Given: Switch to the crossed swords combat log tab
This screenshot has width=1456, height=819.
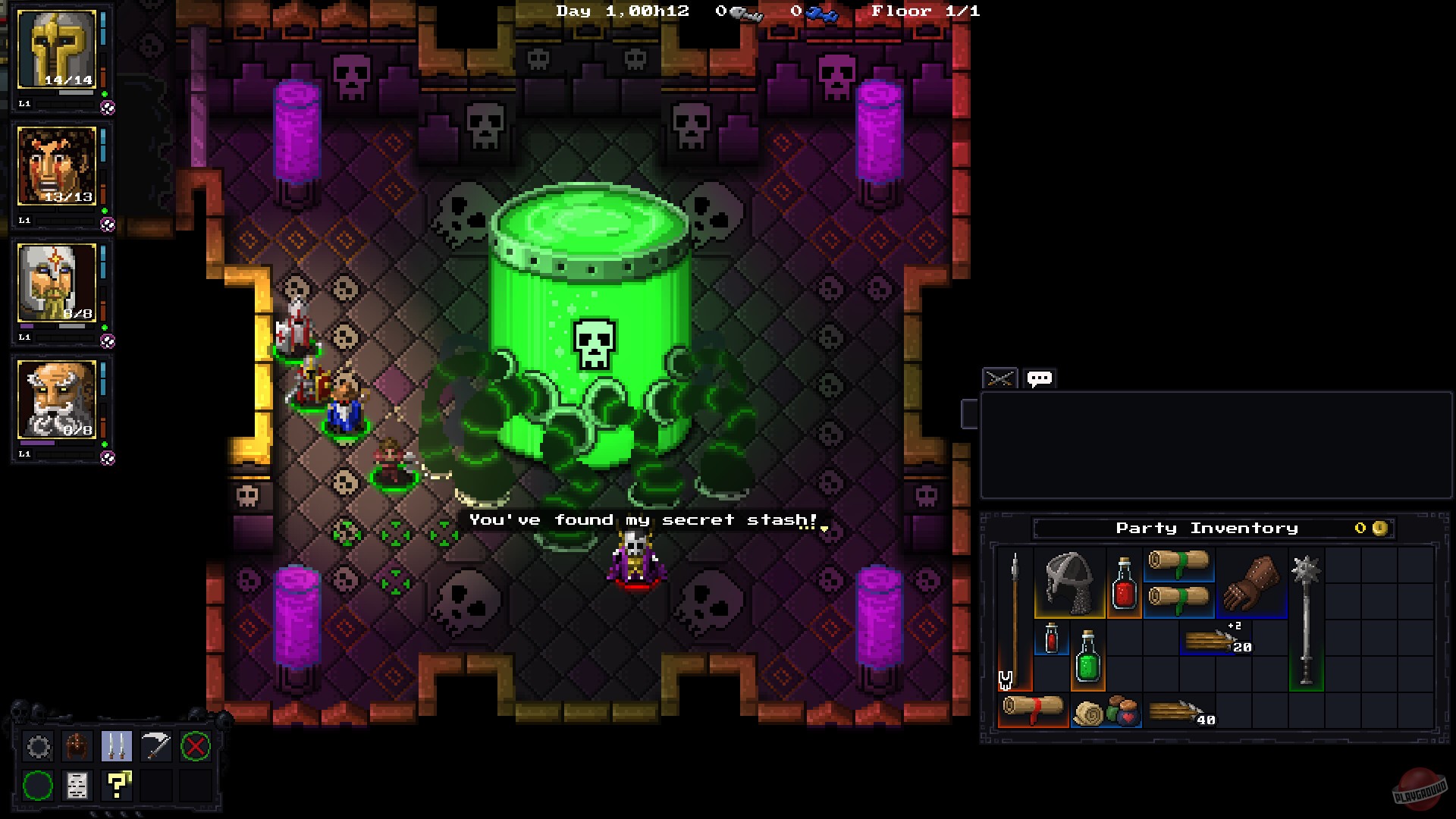Looking at the screenshot, I should click(999, 378).
